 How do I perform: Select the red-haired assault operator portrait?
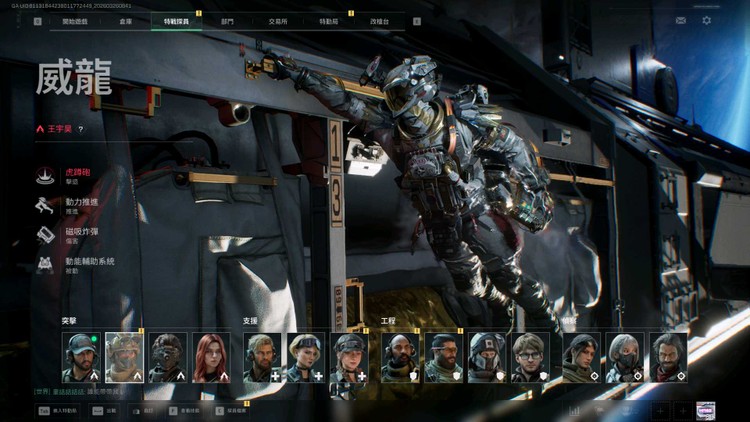211,358
